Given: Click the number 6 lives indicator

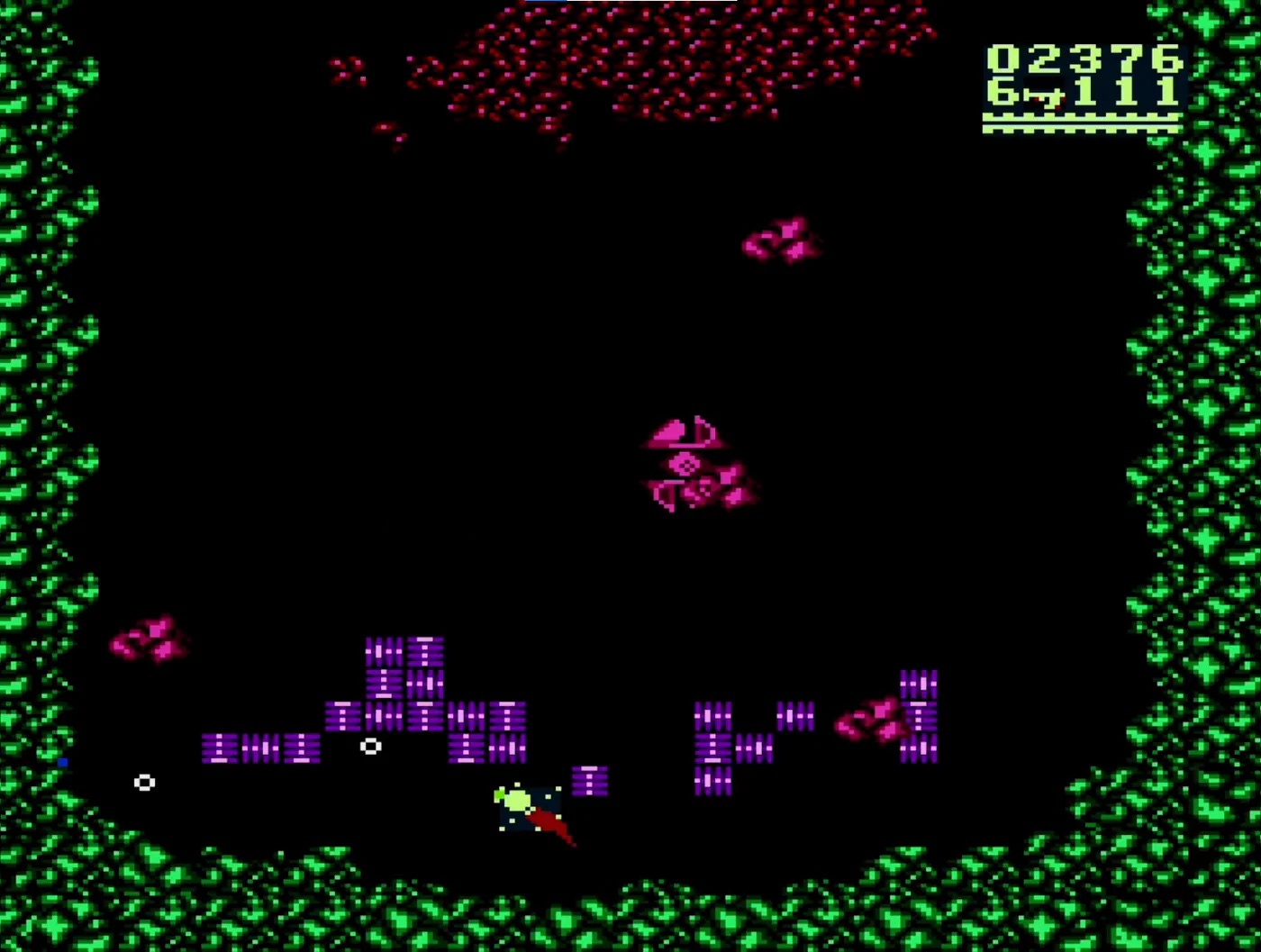Looking at the screenshot, I should click(x=1002, y=90).
